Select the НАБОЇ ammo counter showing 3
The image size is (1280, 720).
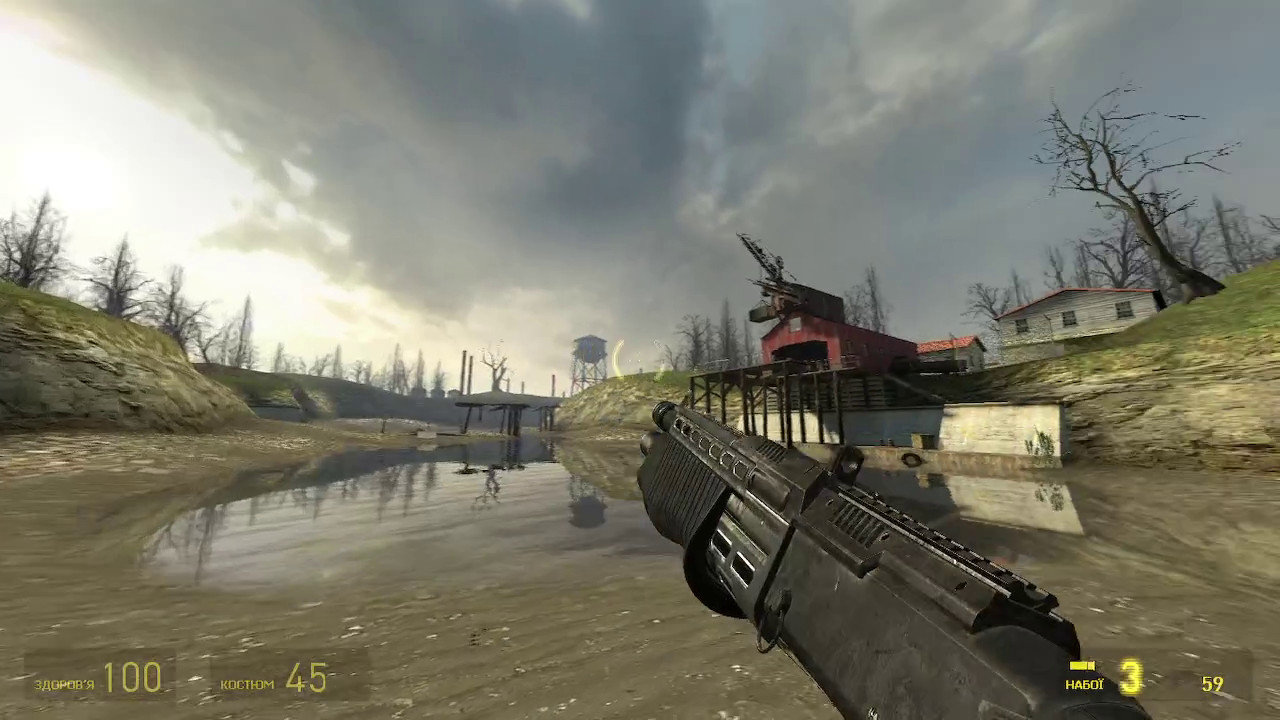(1129, 678)
